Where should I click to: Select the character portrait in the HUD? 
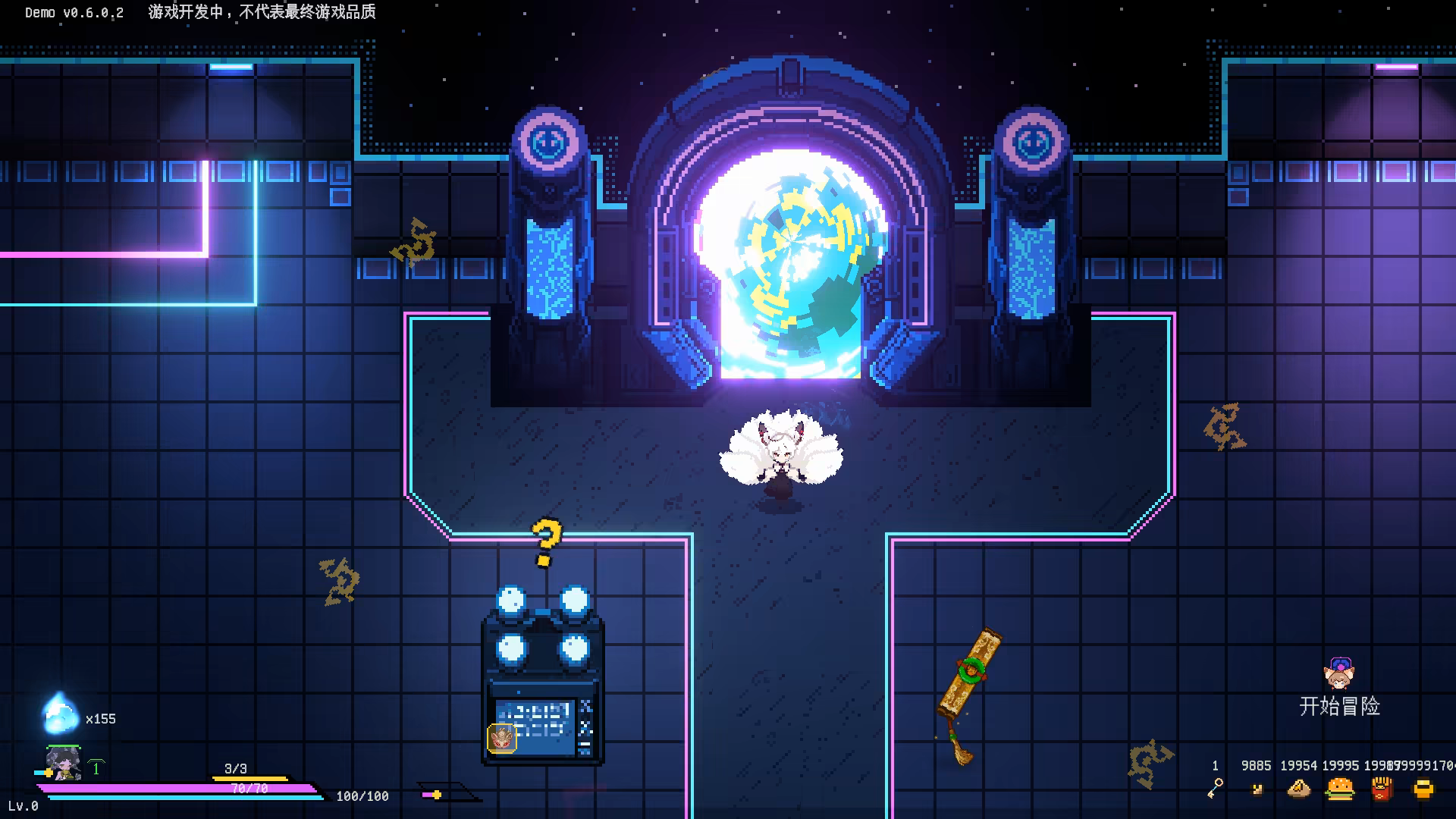(x=64, y=763)
